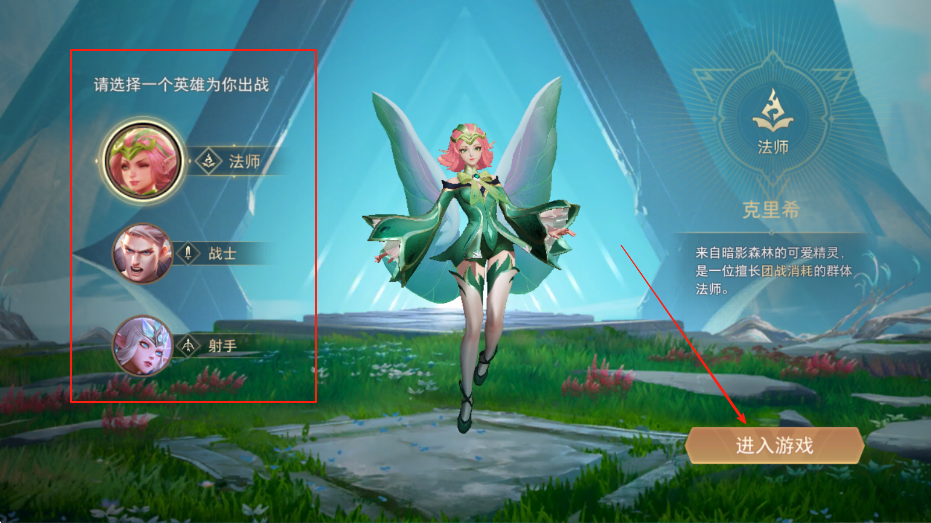
Task: Choose the 战士 warrior hero portrait
Action: coord(142,253)
